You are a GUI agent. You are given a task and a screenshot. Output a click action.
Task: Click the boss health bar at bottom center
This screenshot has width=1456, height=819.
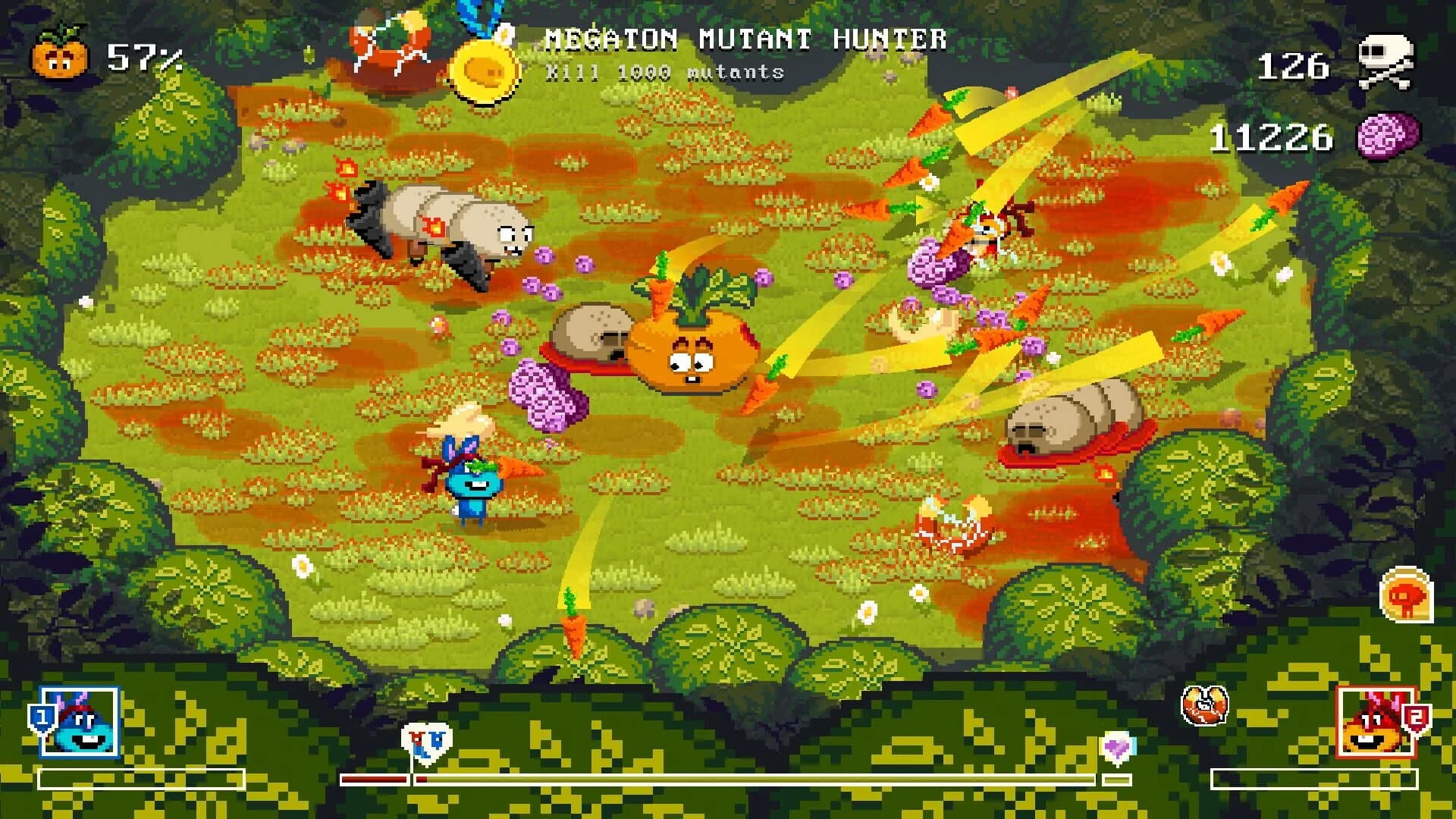(728, 777)
